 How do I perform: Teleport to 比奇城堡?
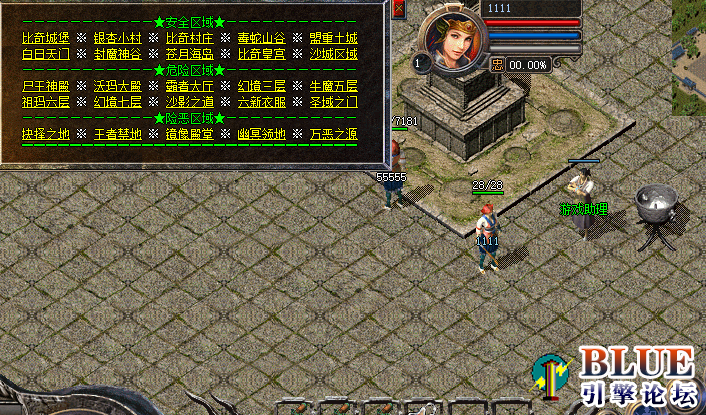point(46,38)
